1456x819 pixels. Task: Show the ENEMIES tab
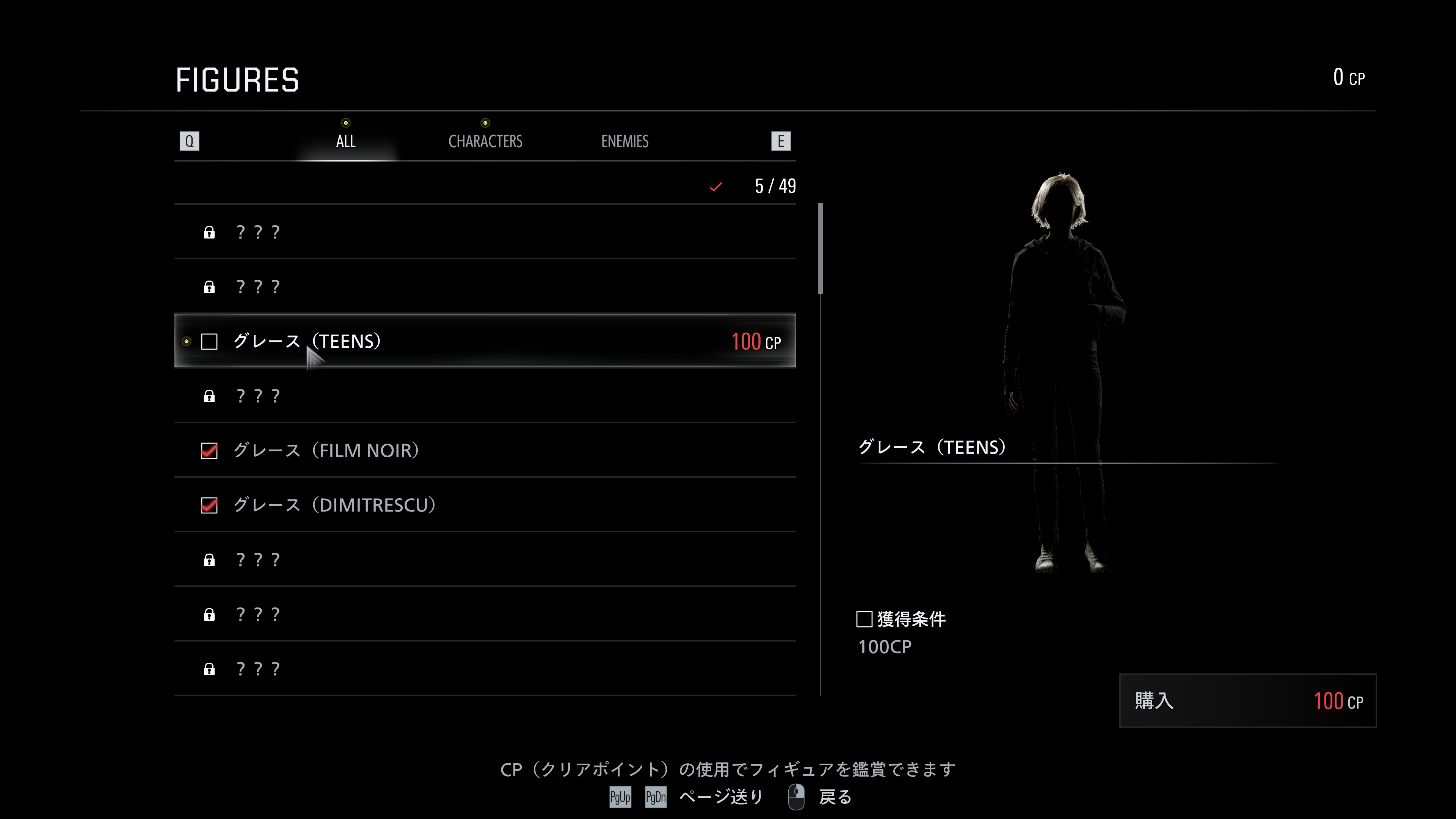click(624, 141)
